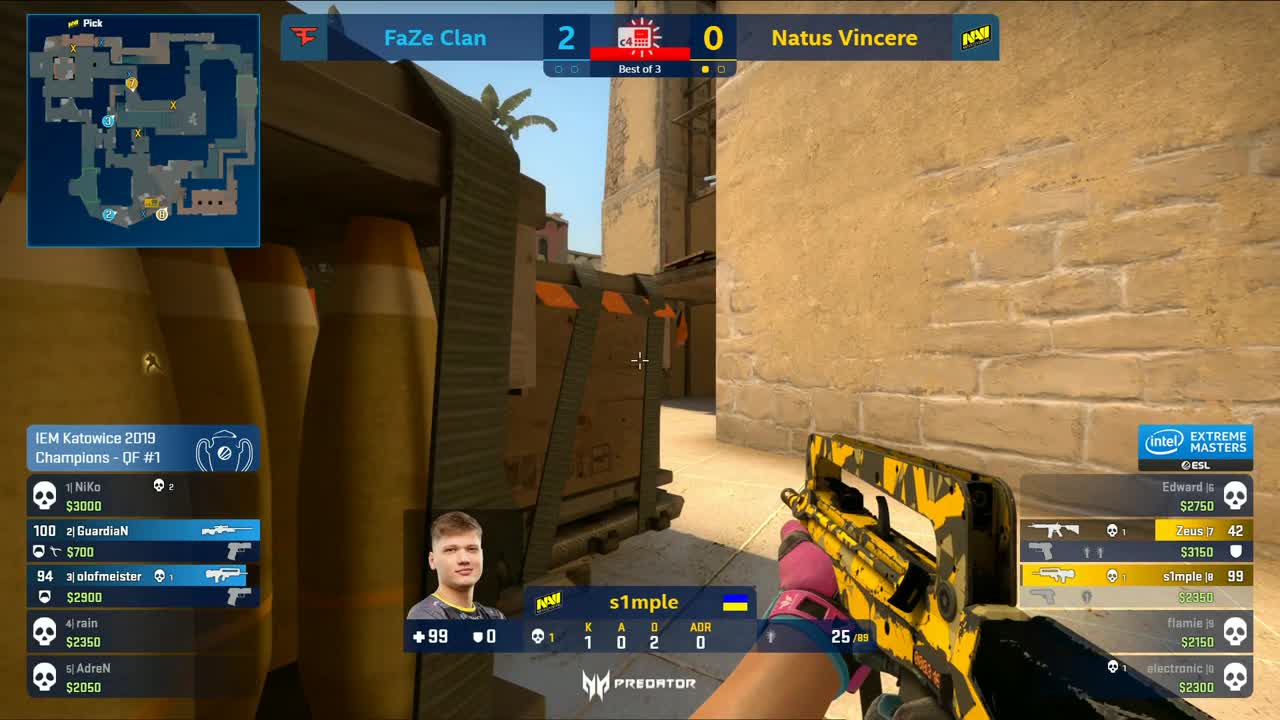Viewport: 1280px width, 720px height.
Task: Toggle olofmeister's defuse kit icon
Action: [x=46, y=597]
